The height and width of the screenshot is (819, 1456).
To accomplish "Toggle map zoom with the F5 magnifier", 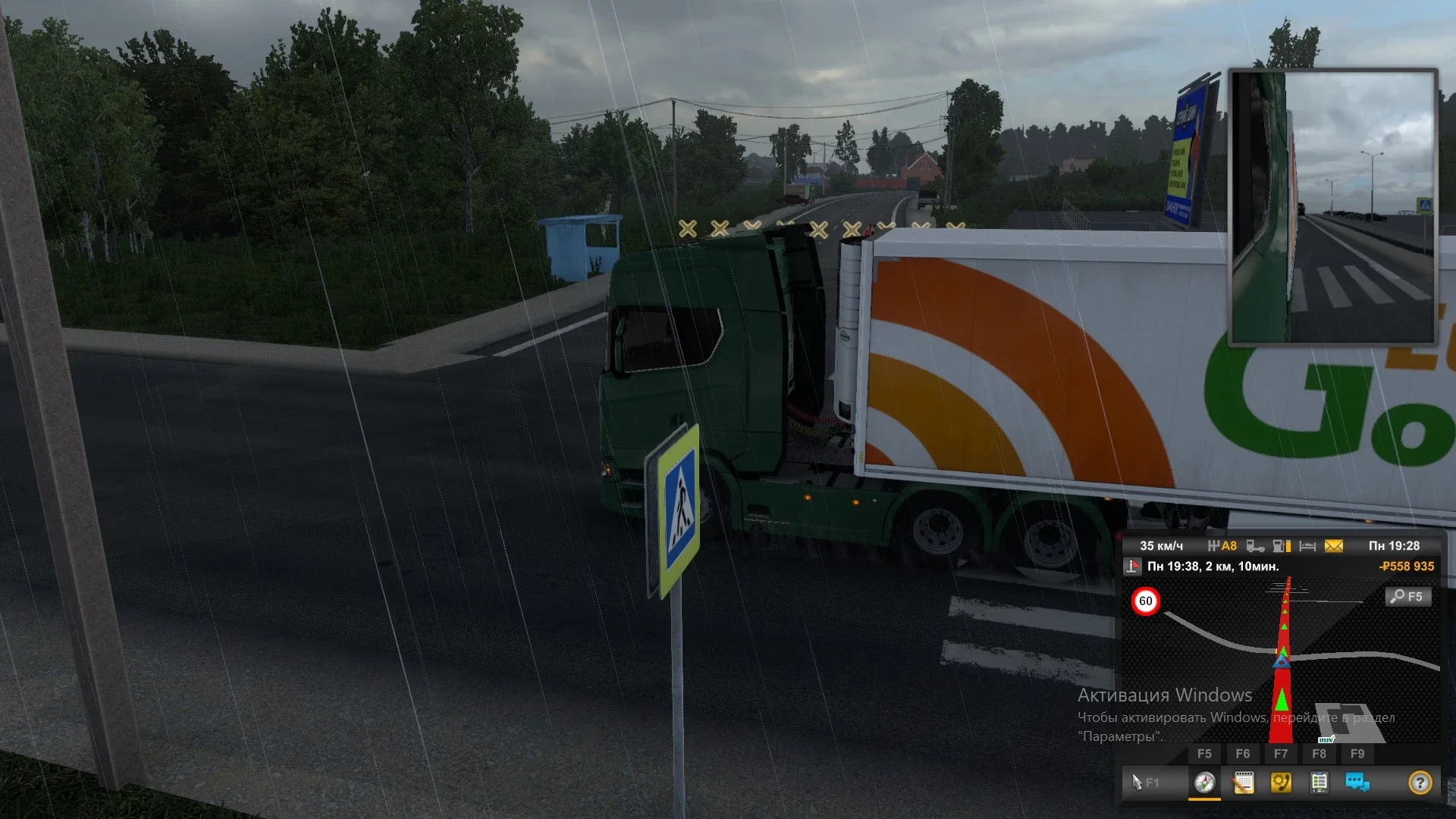I will click(x=1407, y=597).
